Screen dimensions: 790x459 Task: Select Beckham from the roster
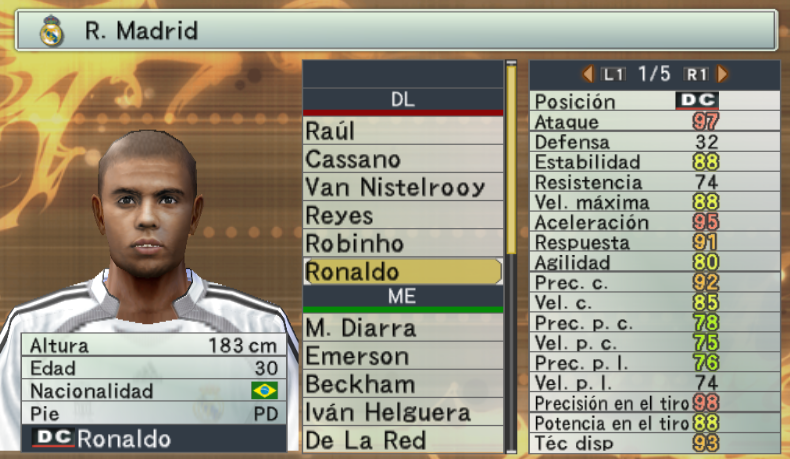tap(402, 384)
